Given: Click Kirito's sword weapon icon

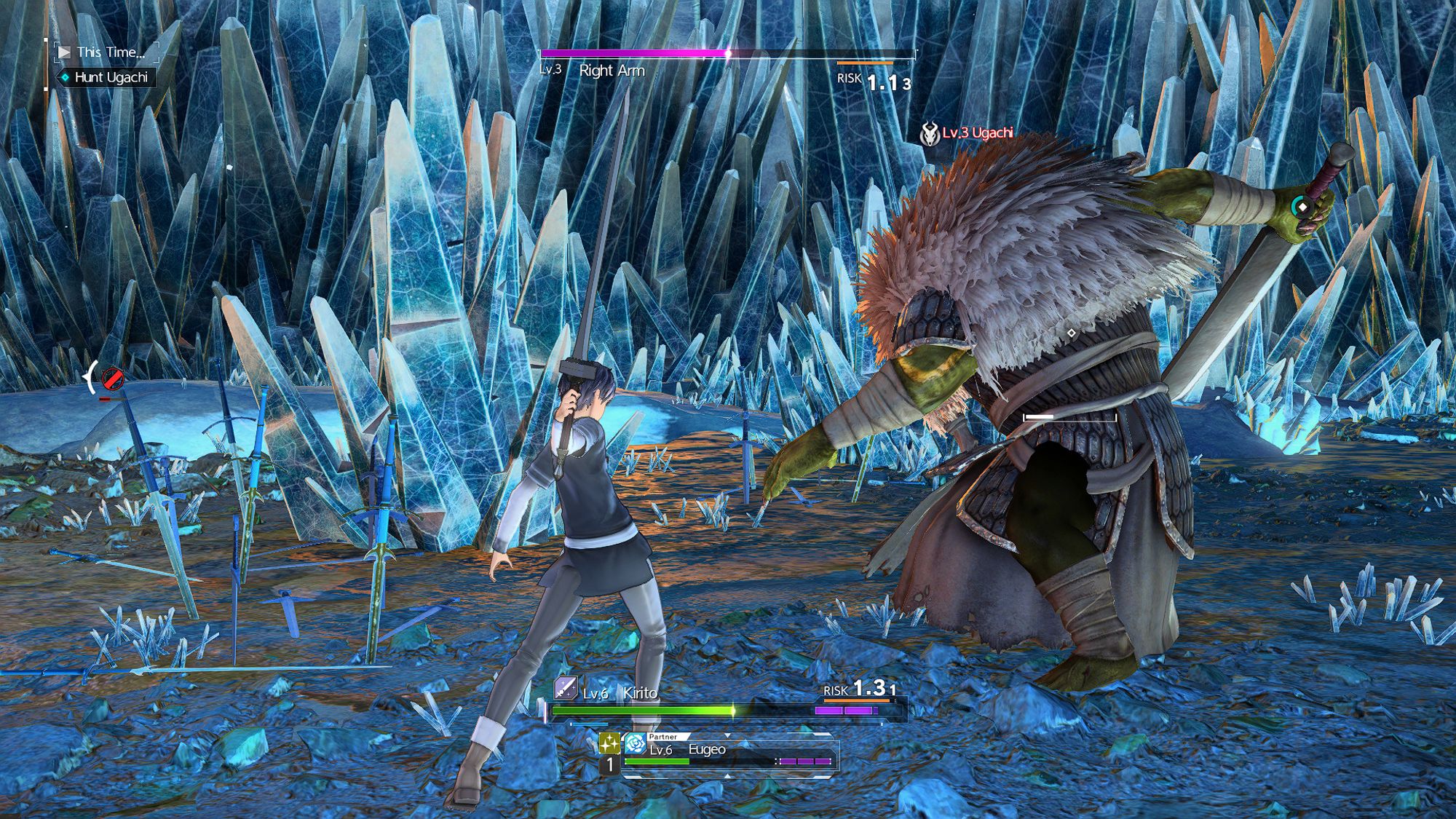Looking at the screenshot, I should pos(566,688).
